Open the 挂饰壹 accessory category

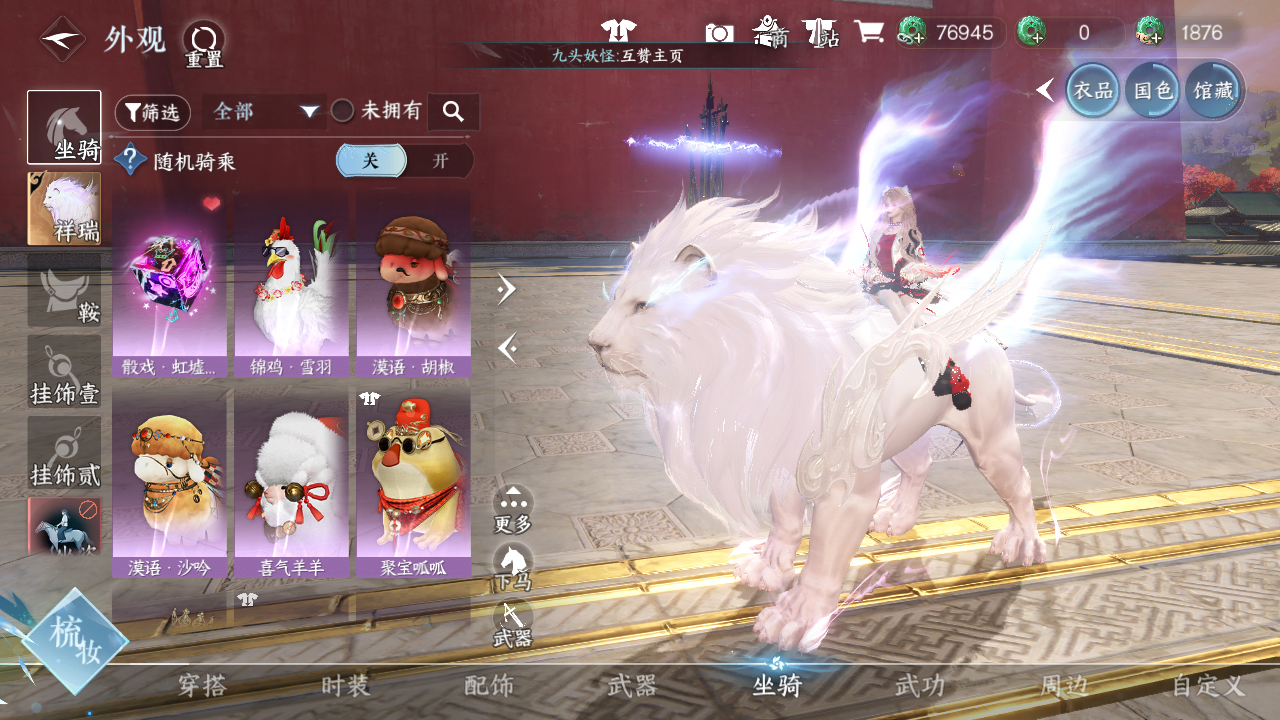(64, 372)
